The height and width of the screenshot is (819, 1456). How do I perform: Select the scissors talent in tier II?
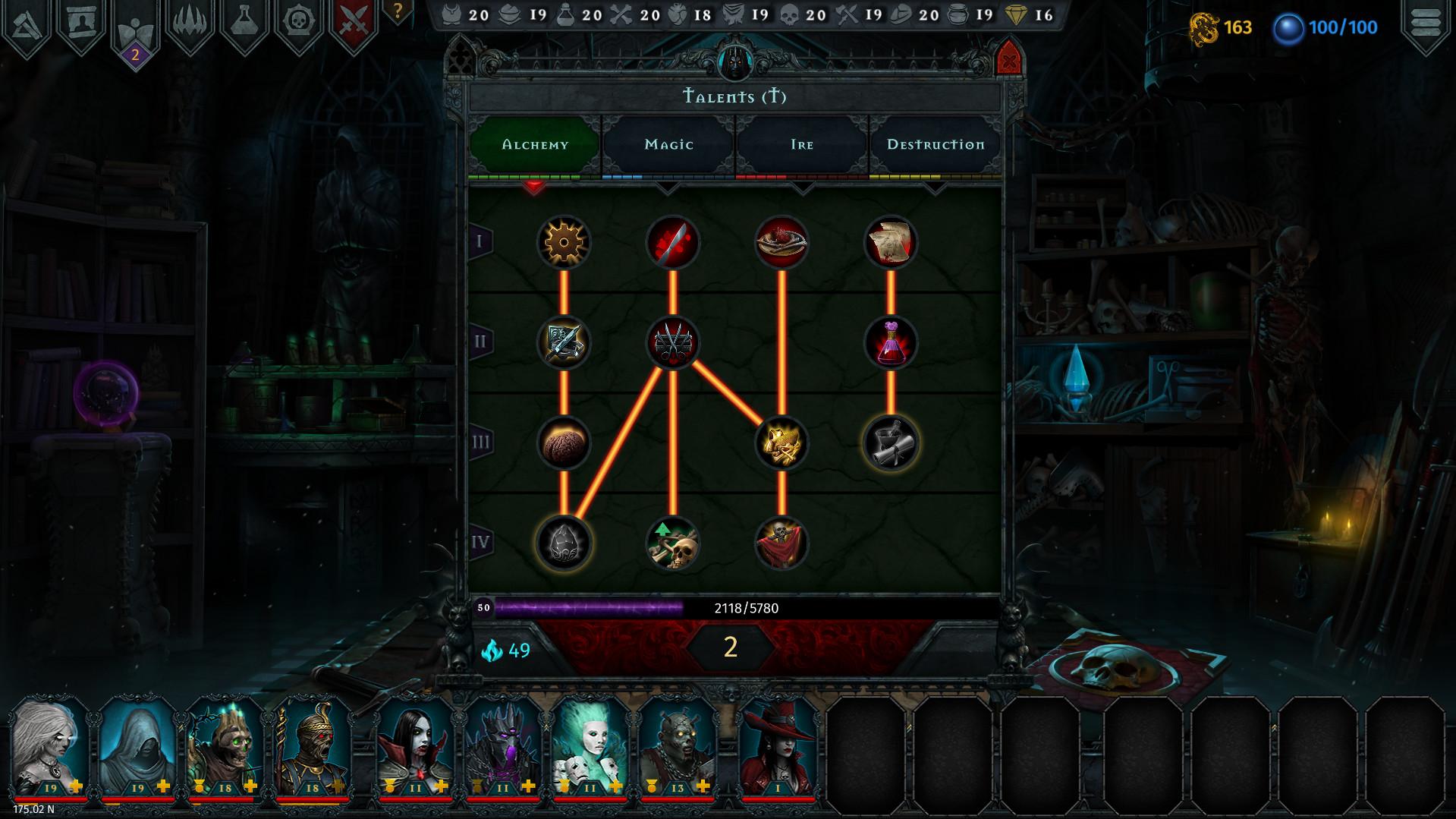[x=672, y=342]
